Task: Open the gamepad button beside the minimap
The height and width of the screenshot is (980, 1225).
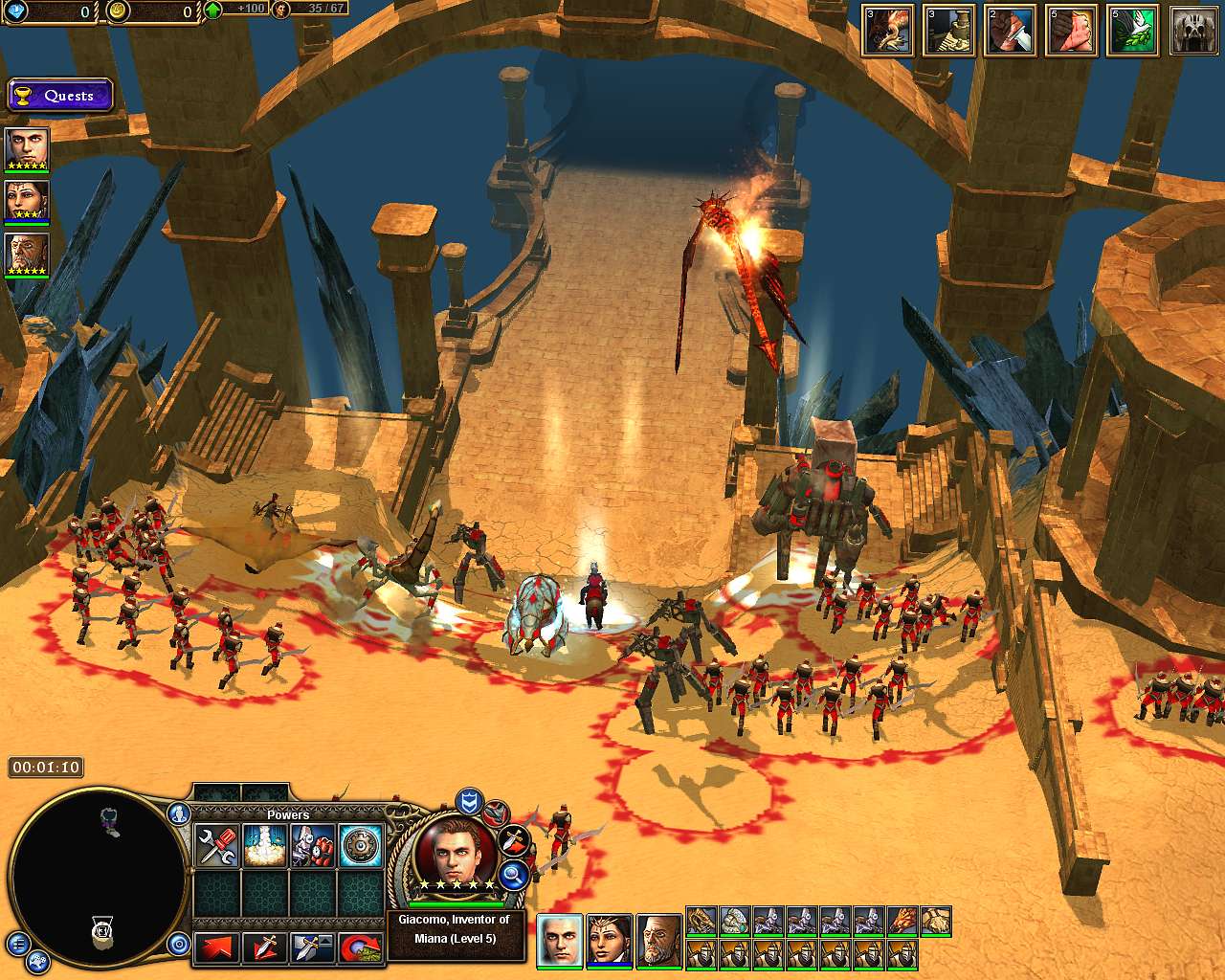Action: [x=38, y=961]
